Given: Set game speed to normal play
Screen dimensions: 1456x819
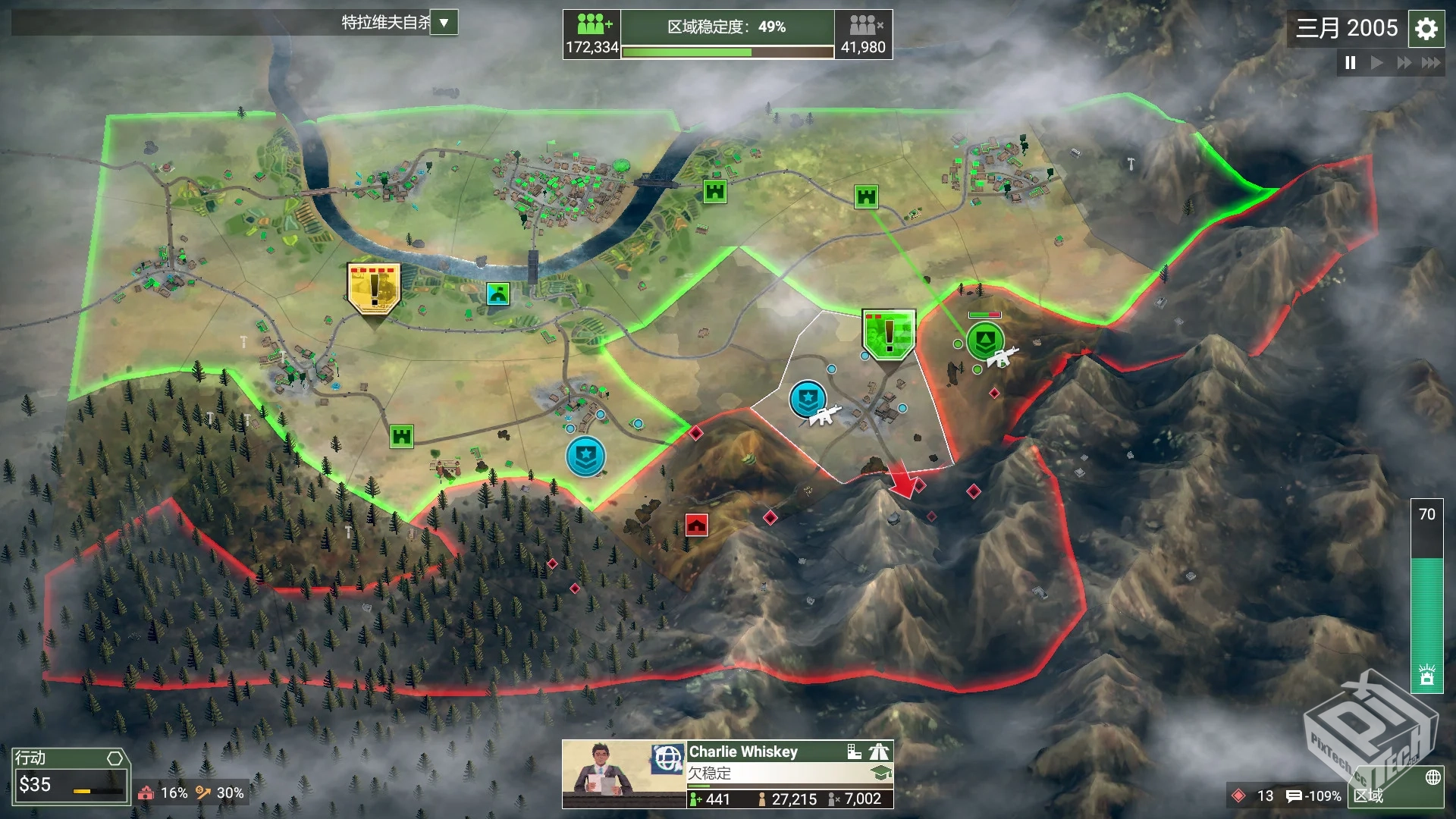Looking at the screenshot, I should click(x=1376, y=63).
